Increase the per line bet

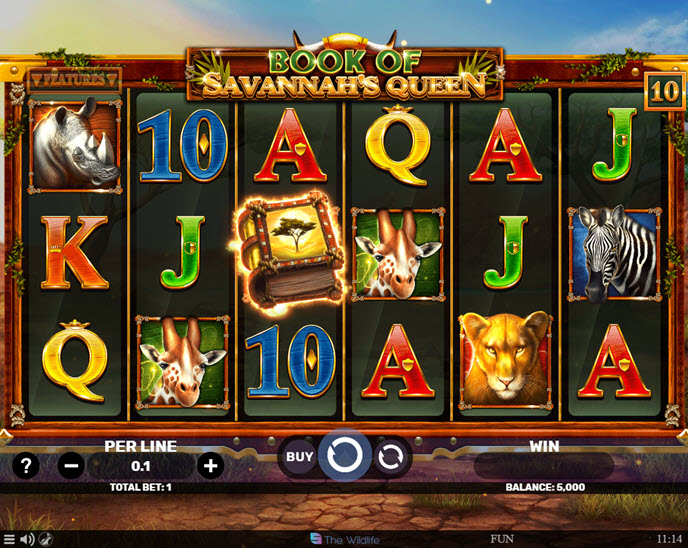coord(210,465)
